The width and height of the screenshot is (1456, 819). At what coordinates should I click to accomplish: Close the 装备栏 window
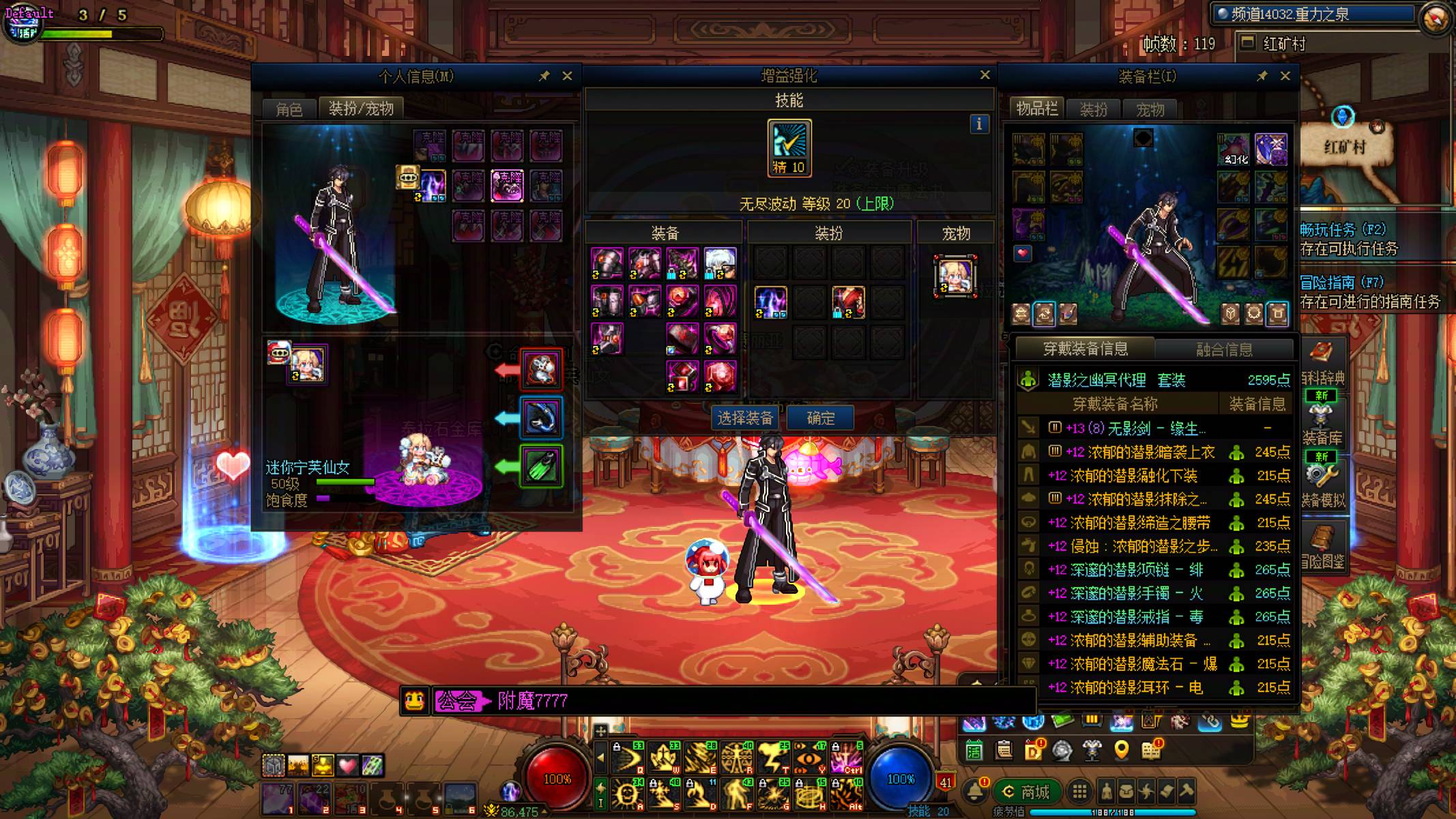point(1285,76)
